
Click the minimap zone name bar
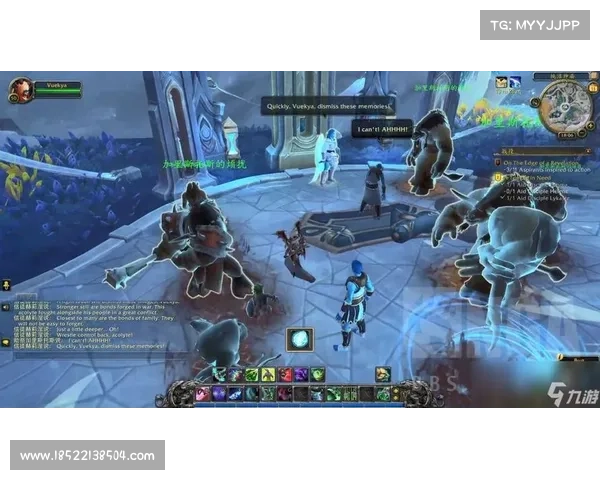point(560,75)
